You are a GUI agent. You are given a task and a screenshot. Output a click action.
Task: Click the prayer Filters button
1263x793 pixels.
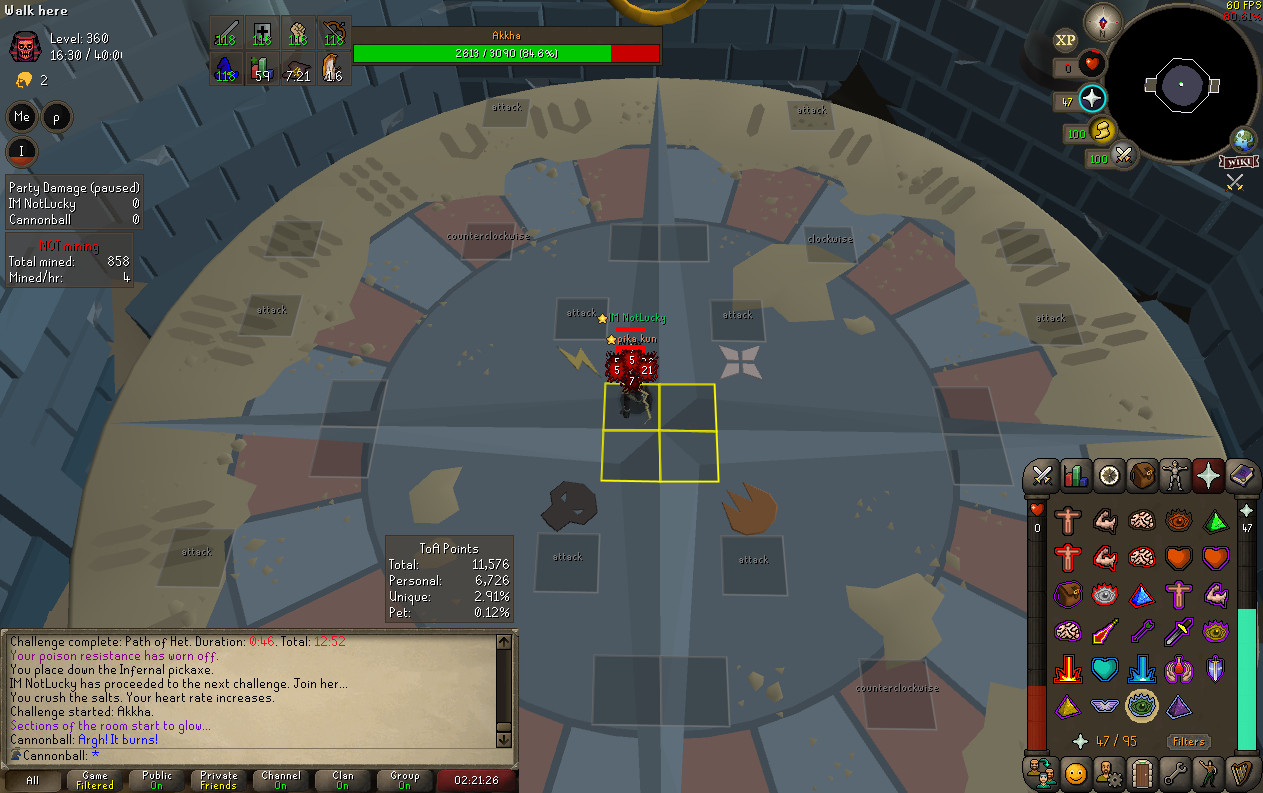pyautogui.click(x=1188, y=742)
